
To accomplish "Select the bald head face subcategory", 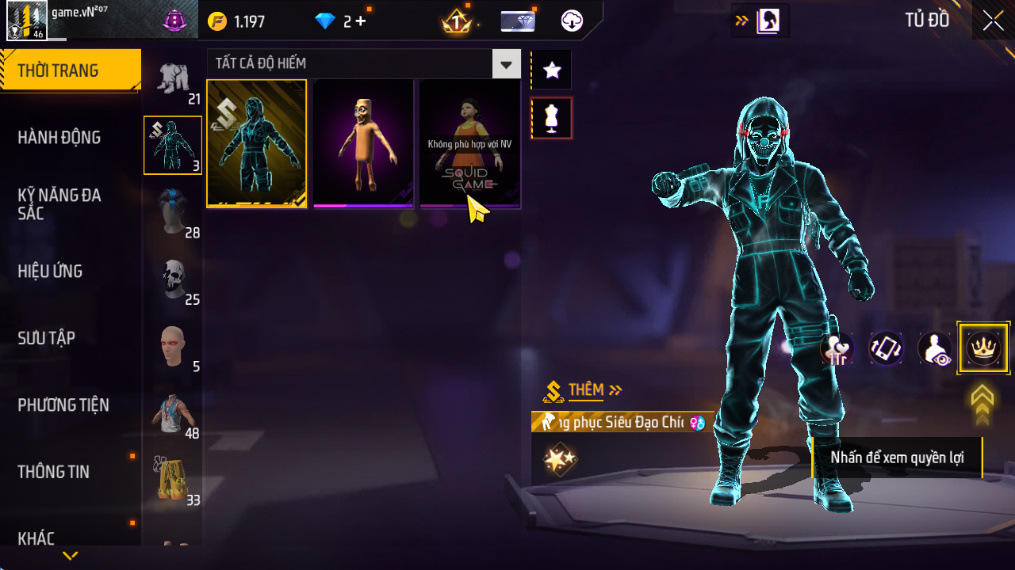I will tap(172, 347).
